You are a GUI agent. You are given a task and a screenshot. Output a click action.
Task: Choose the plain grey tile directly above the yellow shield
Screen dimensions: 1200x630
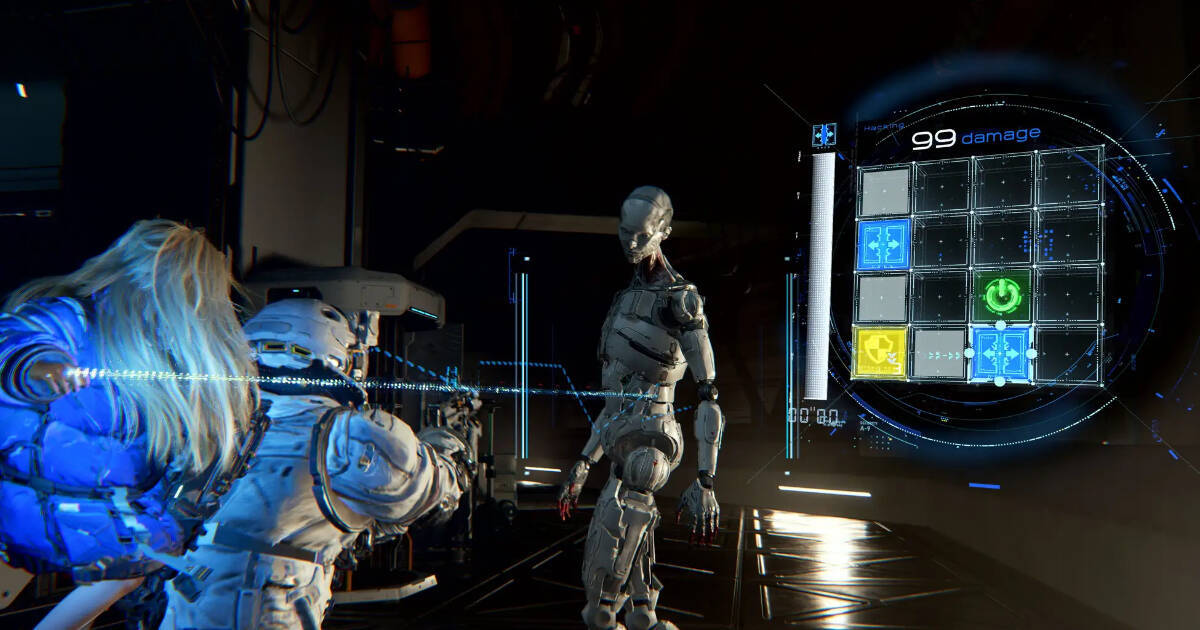(882, 298)
